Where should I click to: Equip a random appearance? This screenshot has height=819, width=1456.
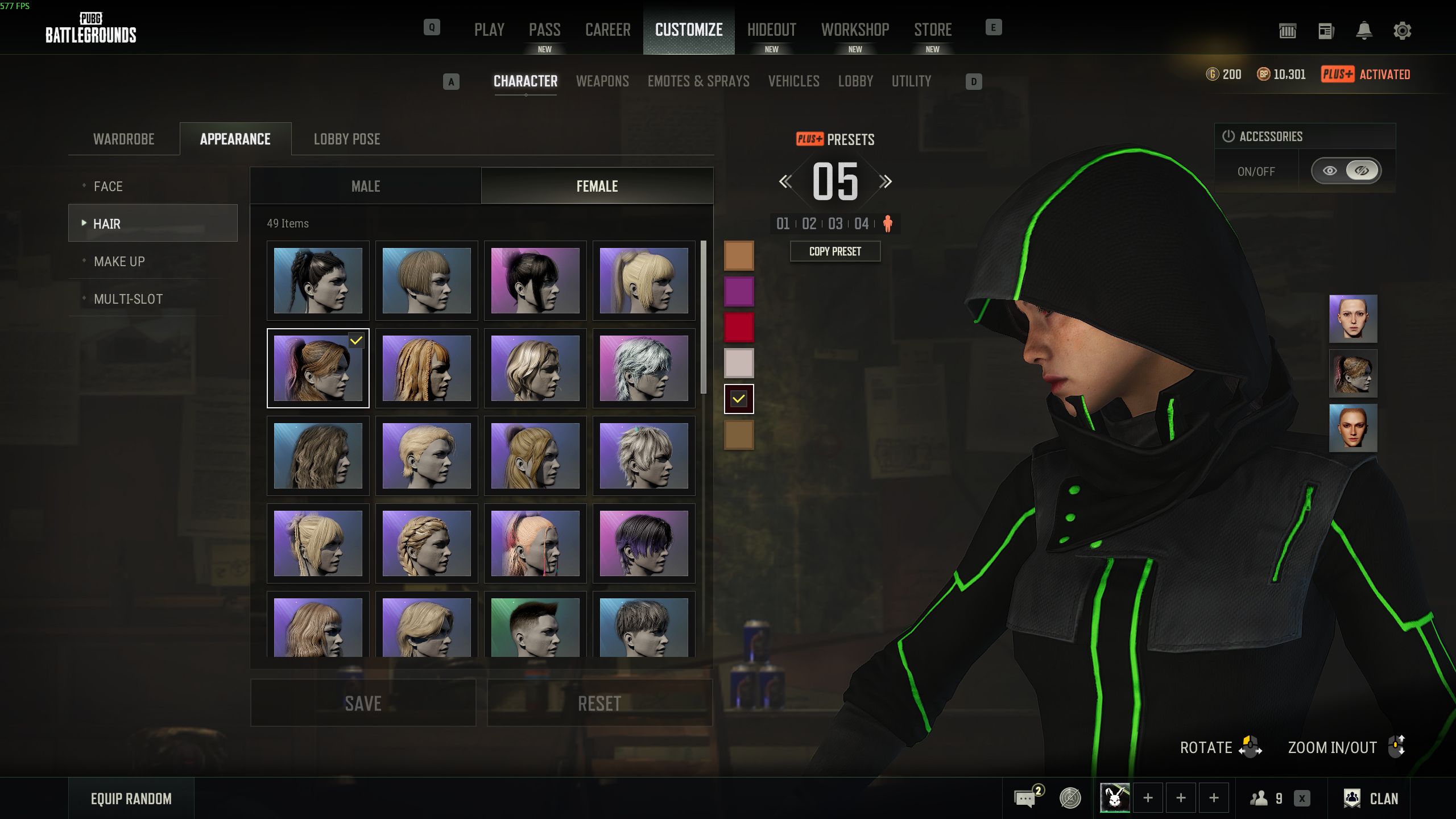click(131, 799)
